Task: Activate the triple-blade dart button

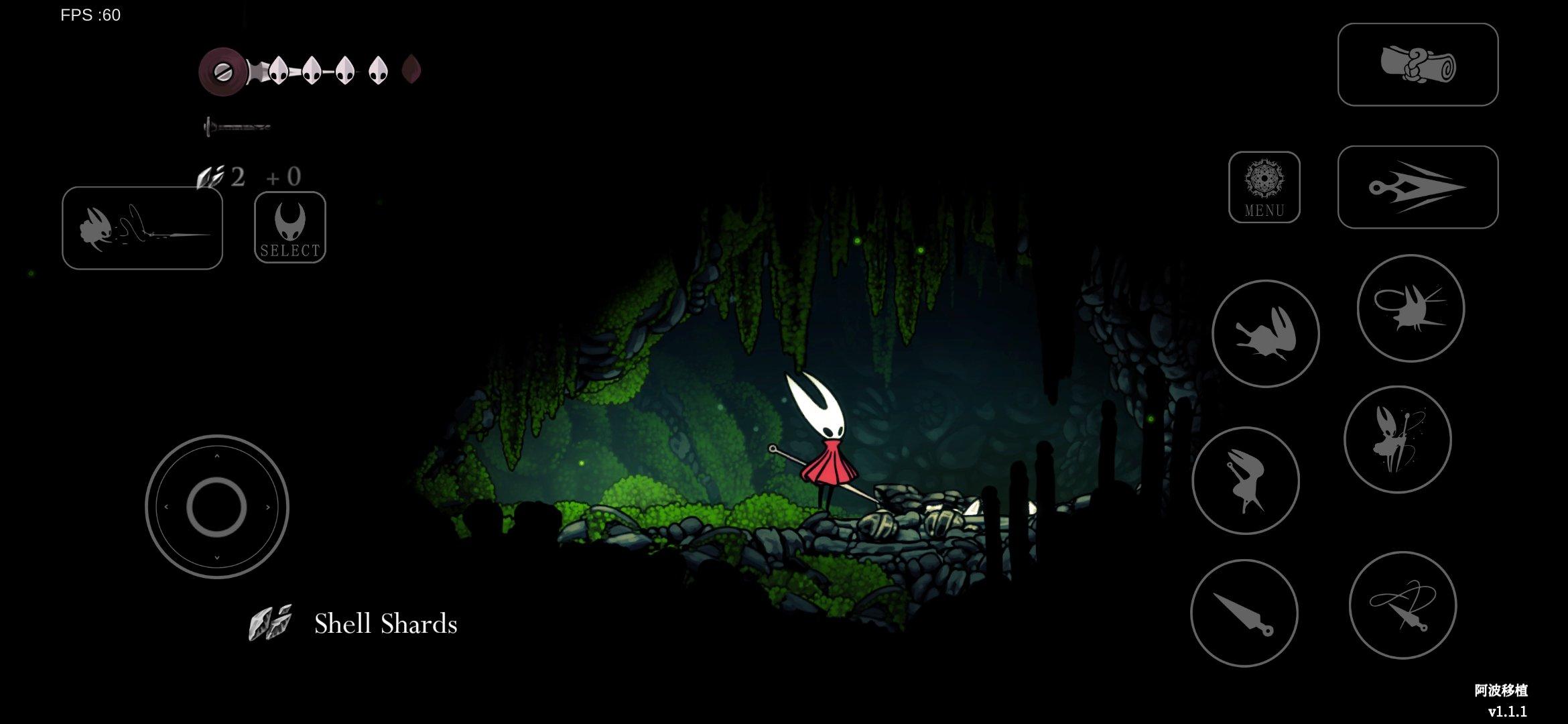Action: [x=1417, y=187]
